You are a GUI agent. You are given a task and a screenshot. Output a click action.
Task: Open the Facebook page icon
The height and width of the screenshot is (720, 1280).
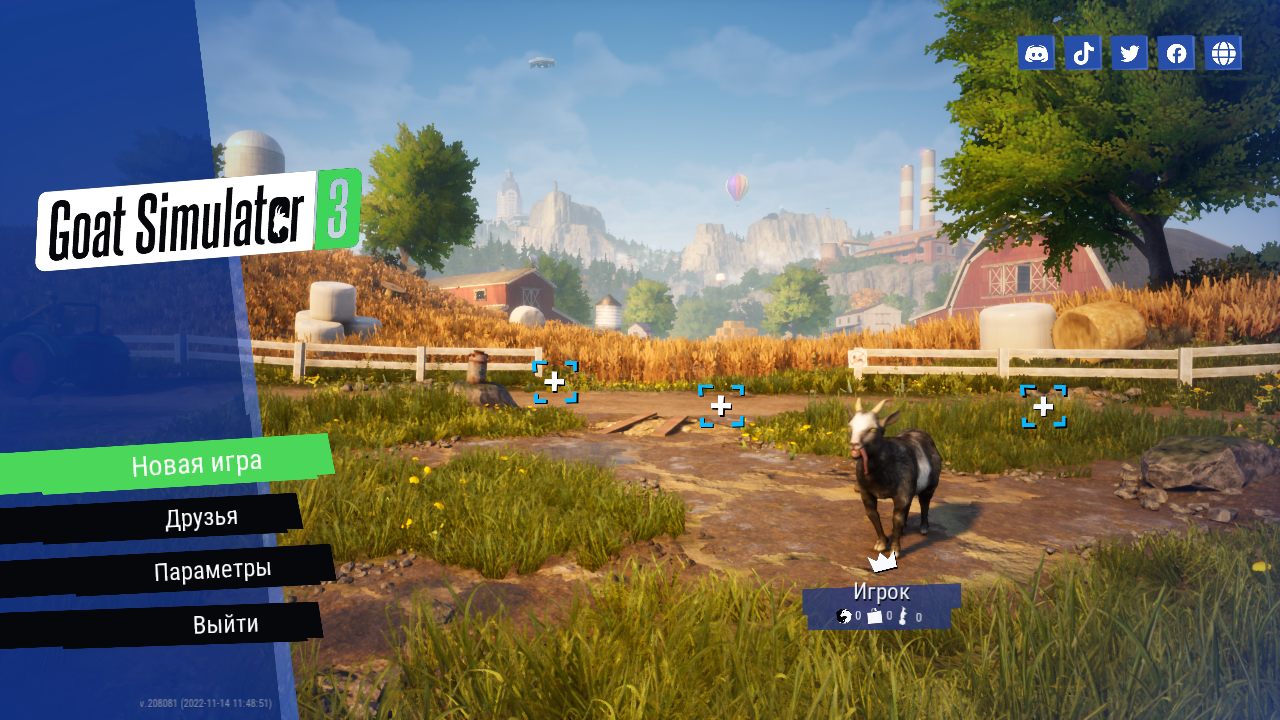pos(1176,53)
